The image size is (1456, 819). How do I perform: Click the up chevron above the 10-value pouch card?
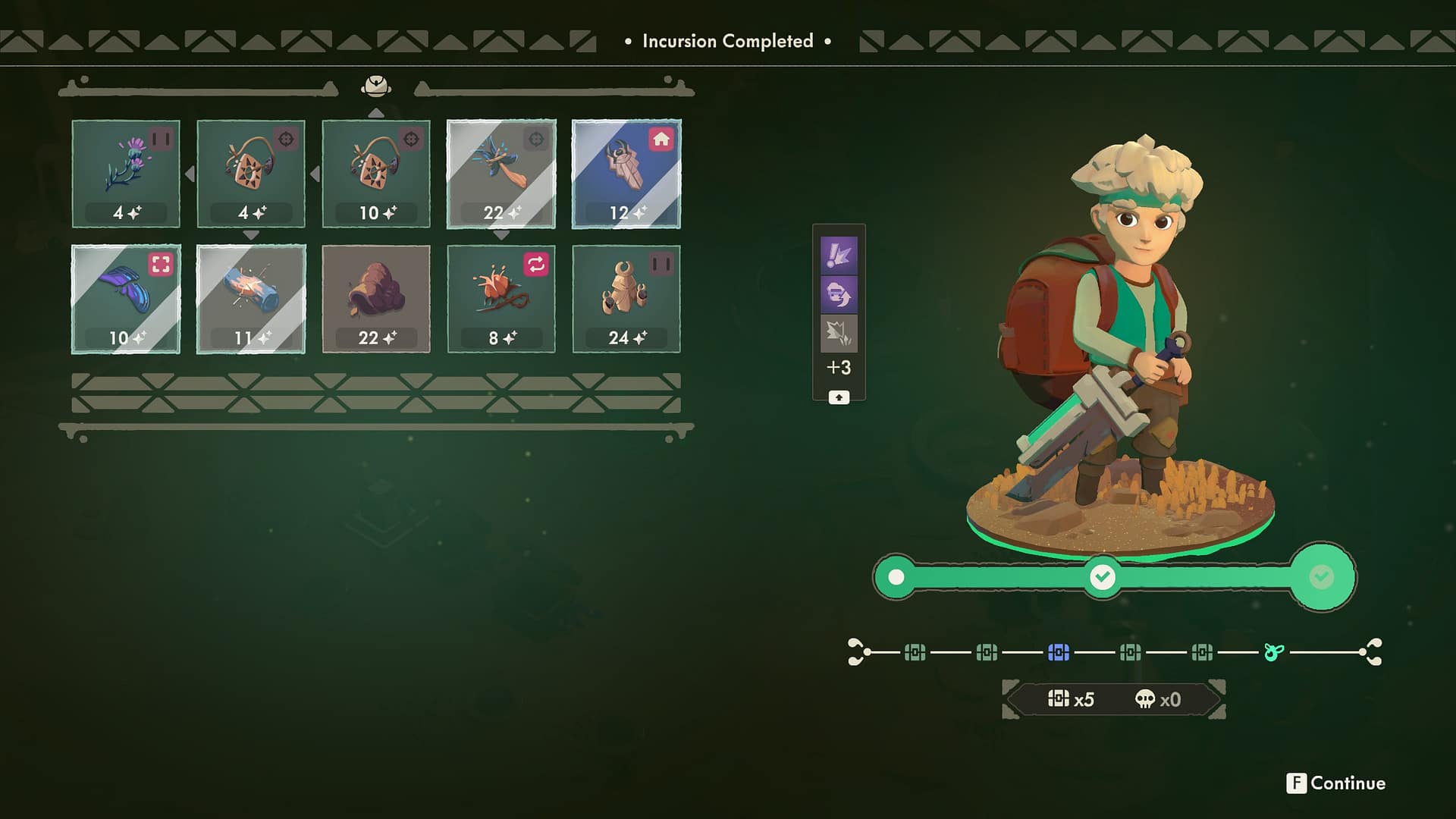click(377, 111)
